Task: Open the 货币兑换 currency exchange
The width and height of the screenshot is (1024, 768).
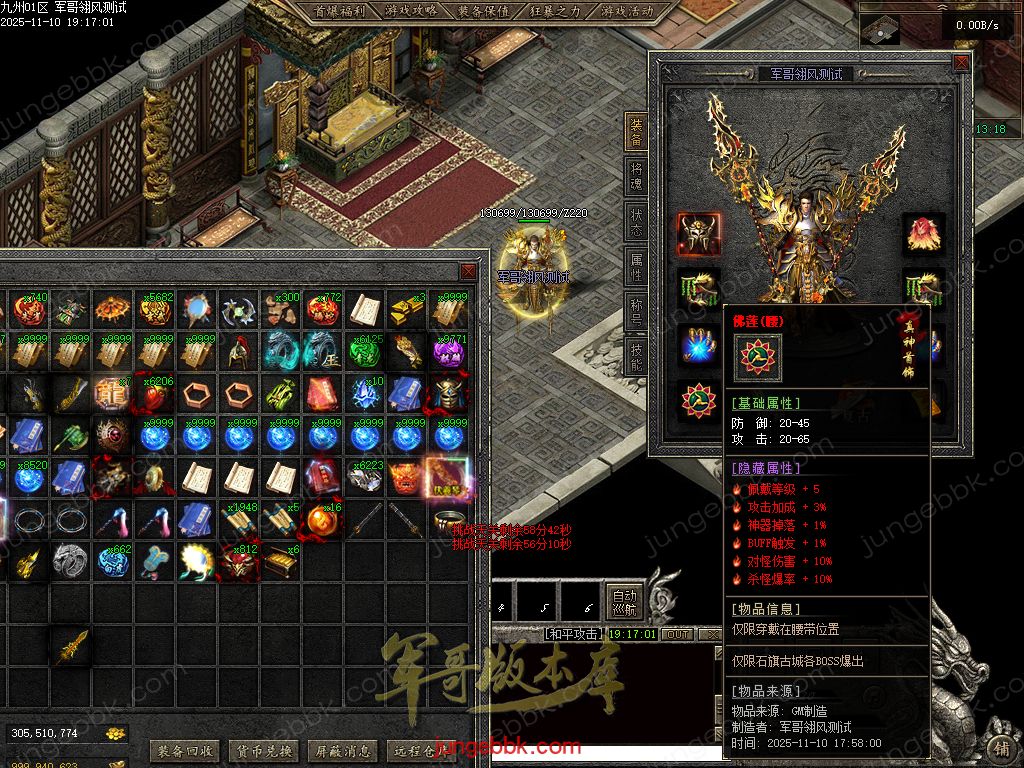Action: pyautogui.click(x=262, y=751)
